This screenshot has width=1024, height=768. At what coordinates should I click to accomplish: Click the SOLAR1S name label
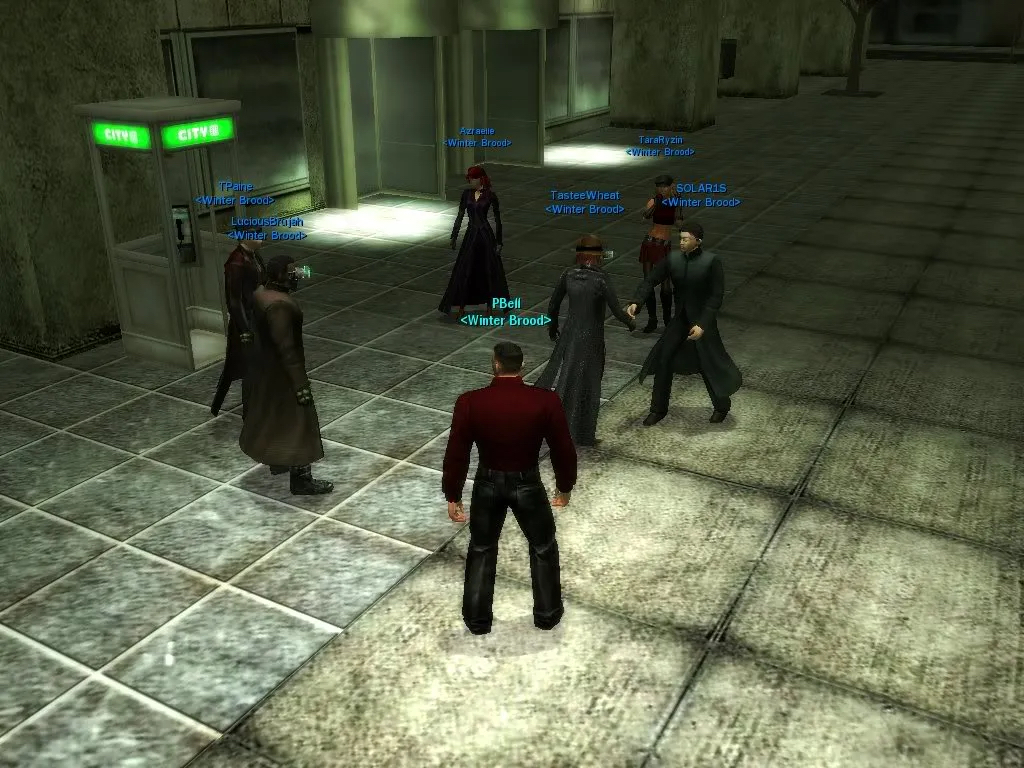coord(701,189)
